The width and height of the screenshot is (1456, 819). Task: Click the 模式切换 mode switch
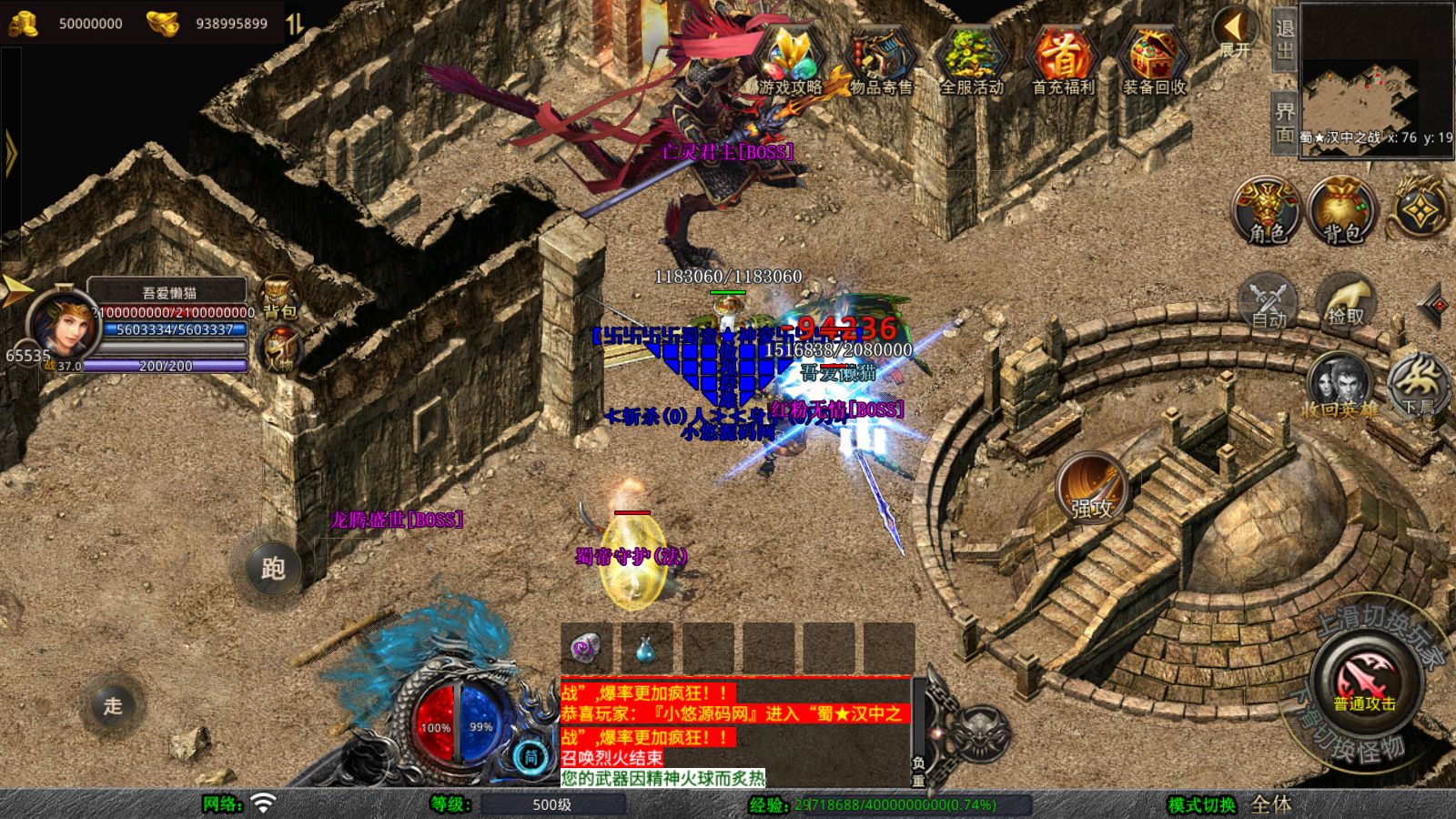(1202, 804)
